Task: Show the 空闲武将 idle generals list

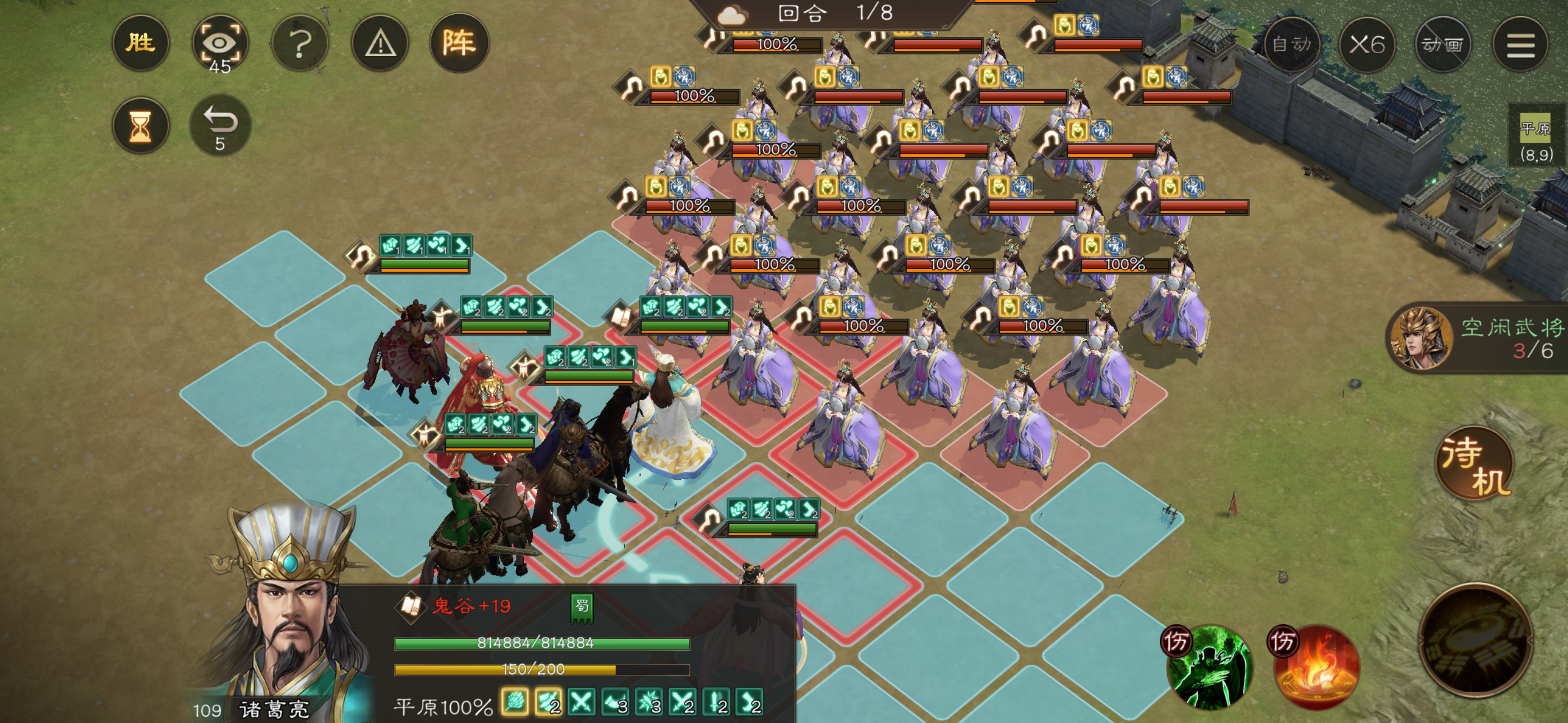Action: point(1479,338)
